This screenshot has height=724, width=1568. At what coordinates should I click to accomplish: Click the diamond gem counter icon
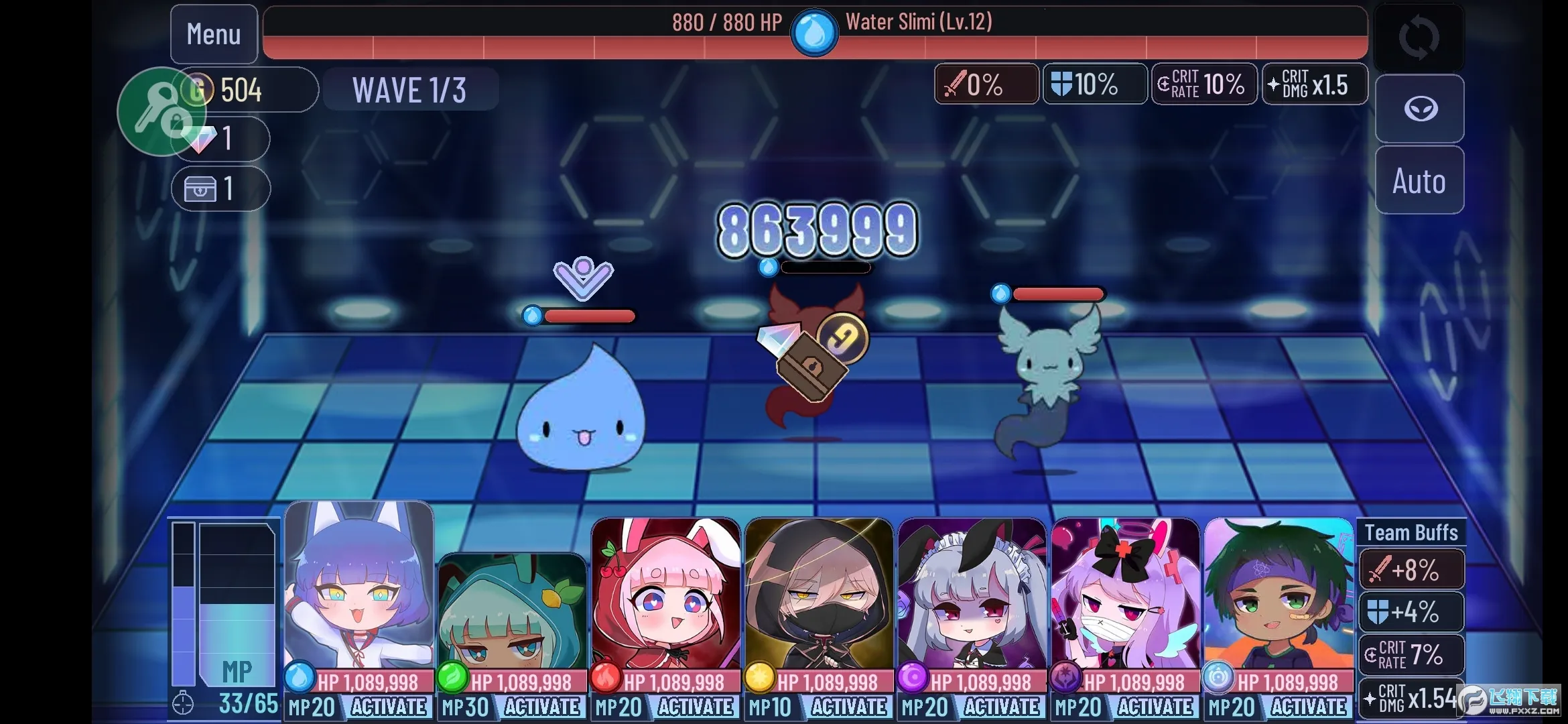(x=200, y=139)
